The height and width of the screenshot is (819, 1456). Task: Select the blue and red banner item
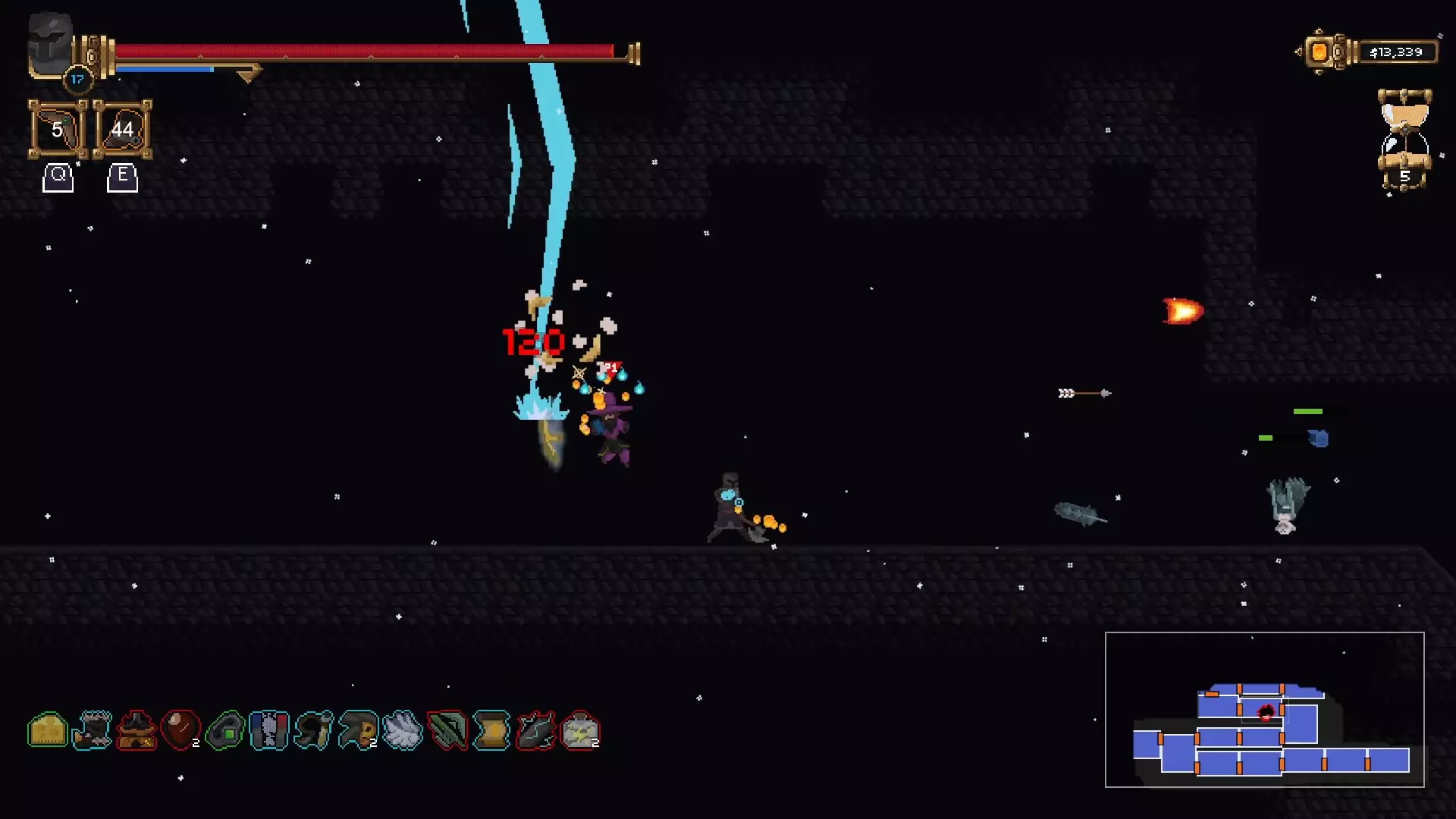(x=269, y=730)
